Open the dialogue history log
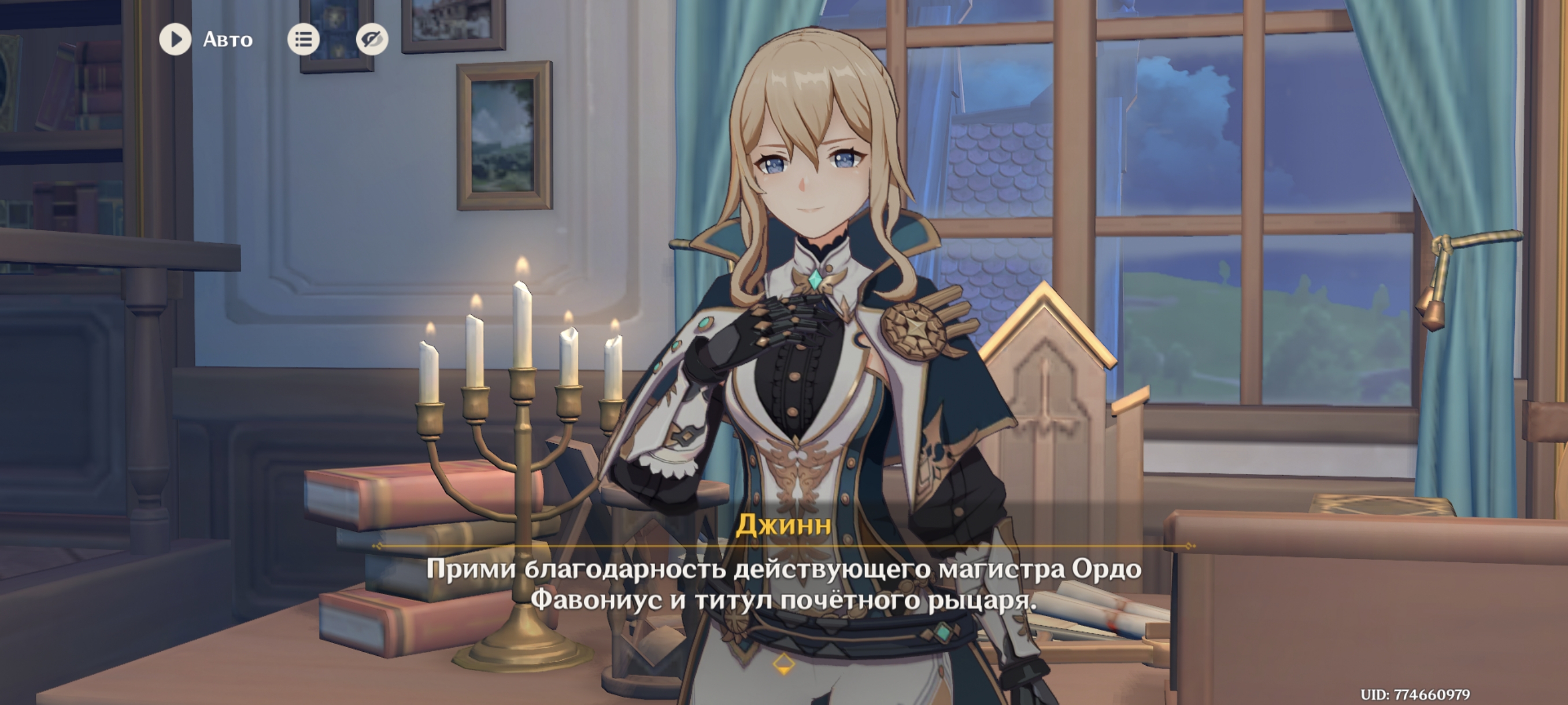This screenshot has width=1568, height=705. point(303,39)
